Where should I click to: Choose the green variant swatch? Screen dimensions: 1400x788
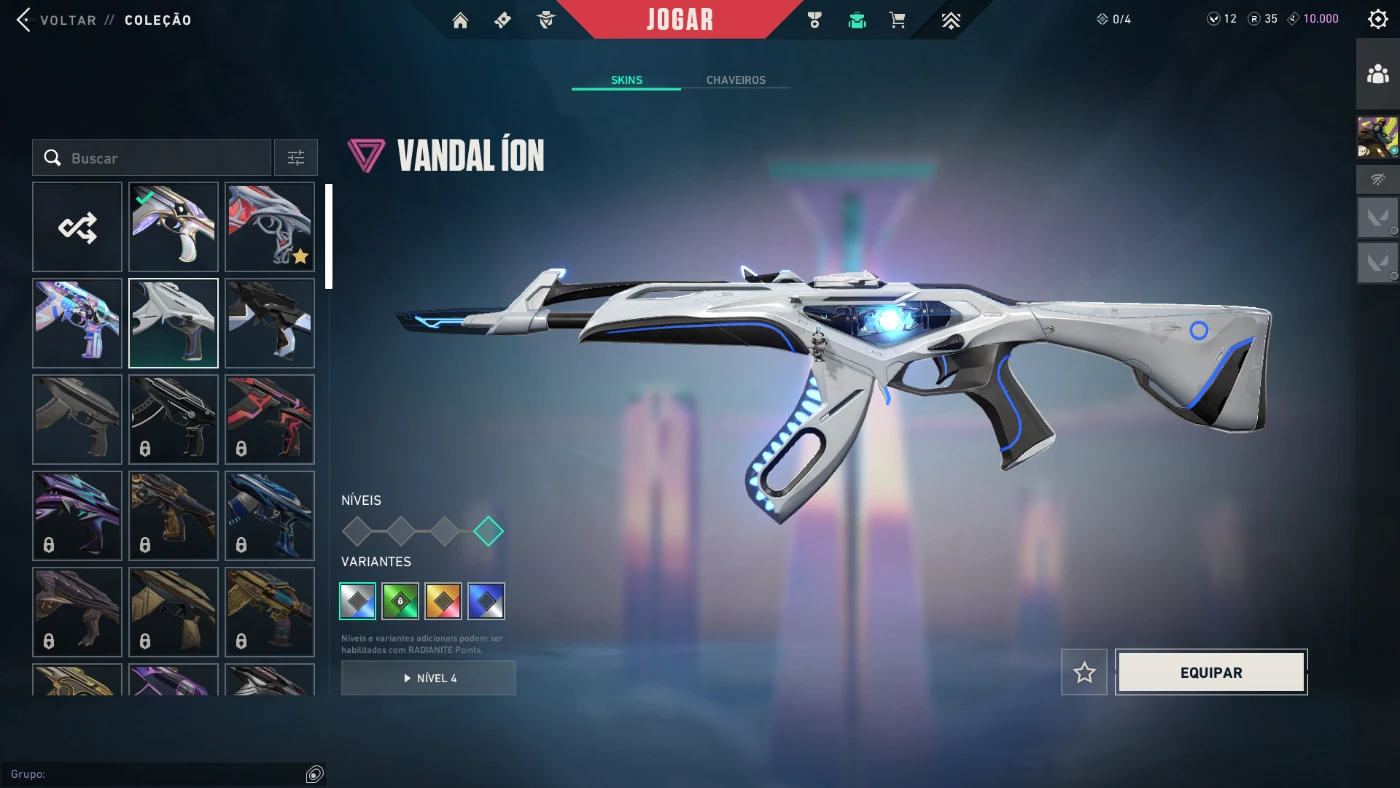tap(400, 601)
